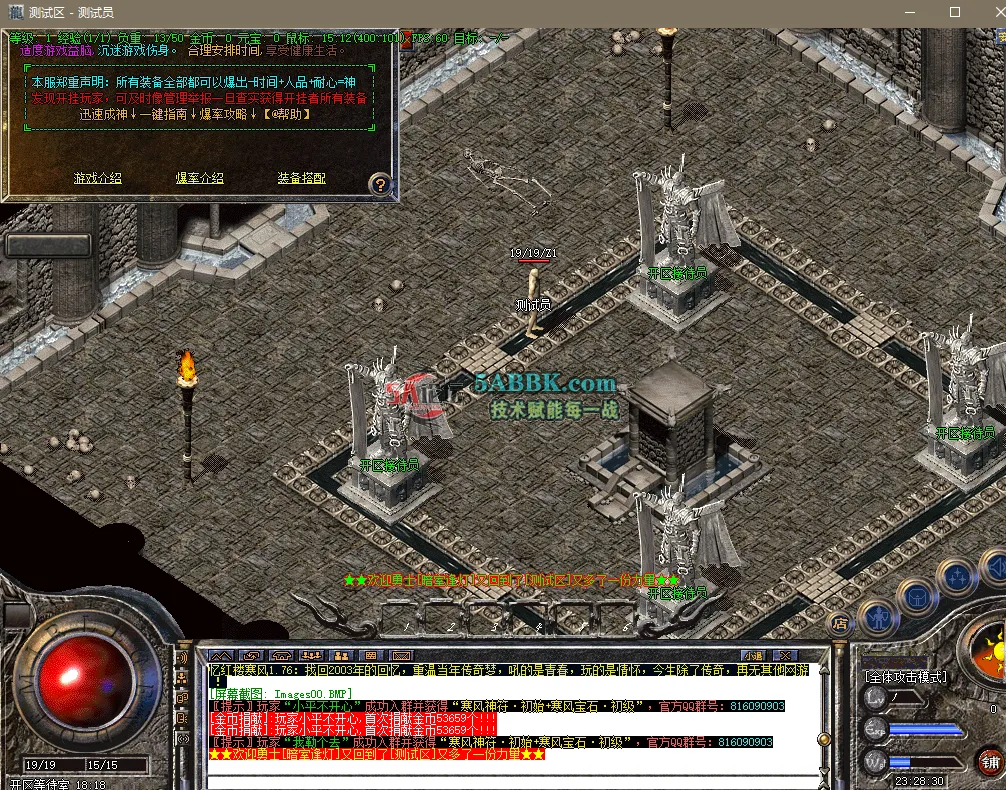Open the 铺 stall button
The image size is (1006, 790).
tap(989, 761)
